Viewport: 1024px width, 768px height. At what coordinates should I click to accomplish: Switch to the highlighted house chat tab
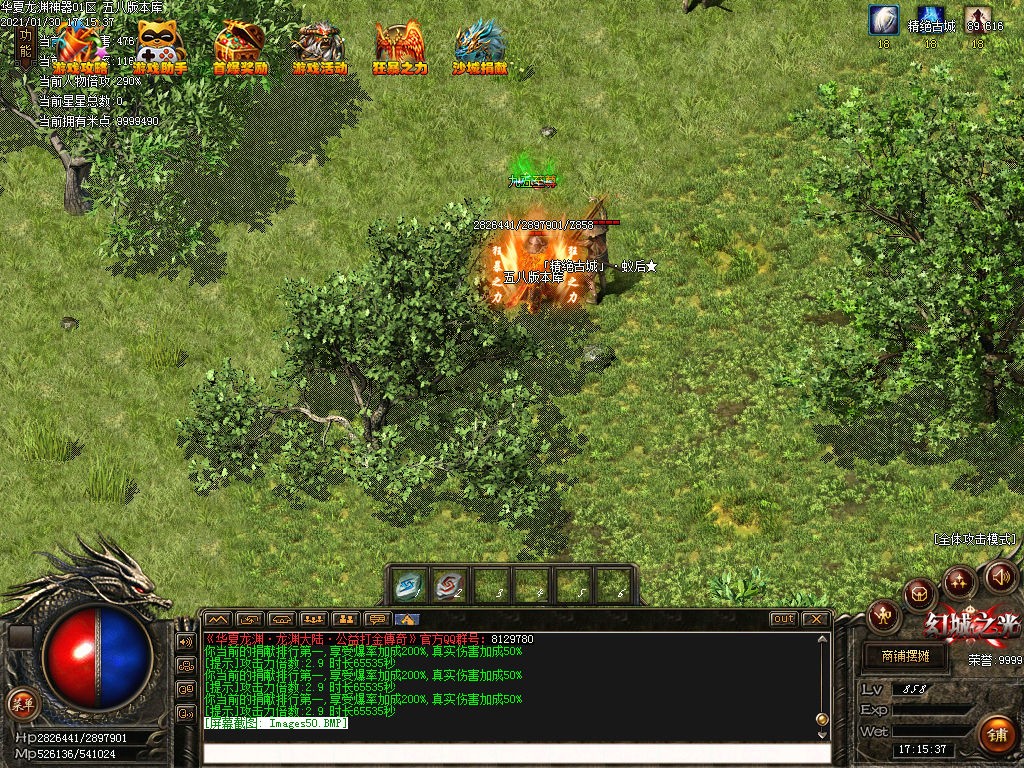point(407,619)
